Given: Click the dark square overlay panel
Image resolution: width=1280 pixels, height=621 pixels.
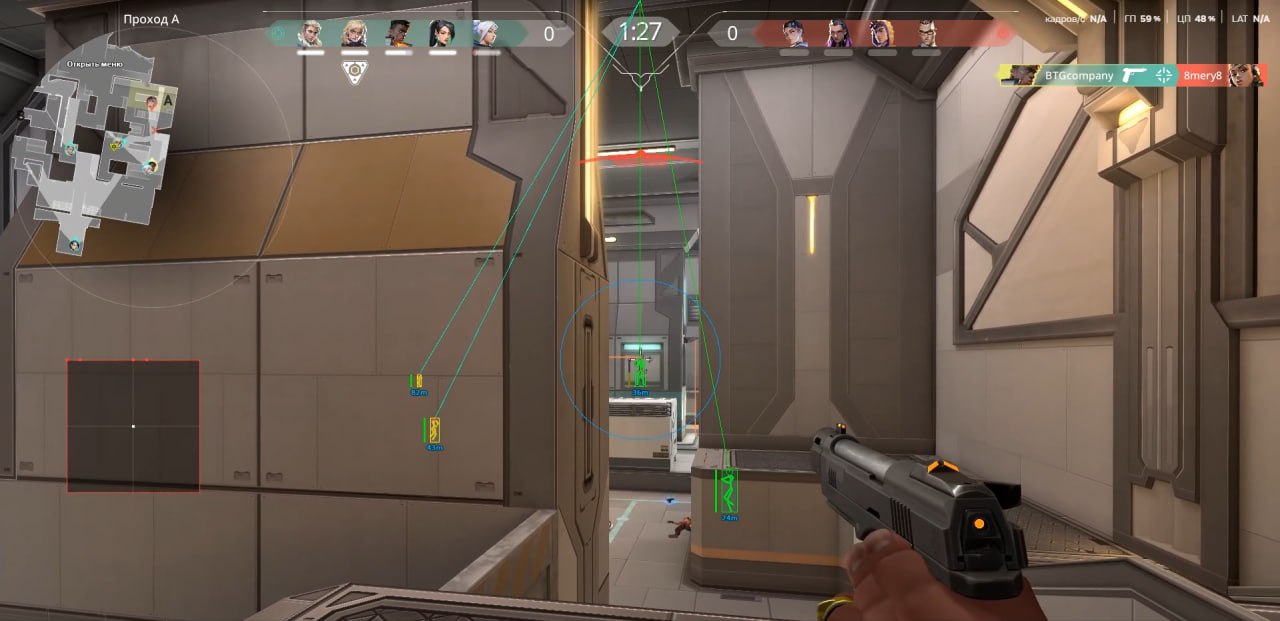Looking at the screenshot, I should (x=133, y=426).
